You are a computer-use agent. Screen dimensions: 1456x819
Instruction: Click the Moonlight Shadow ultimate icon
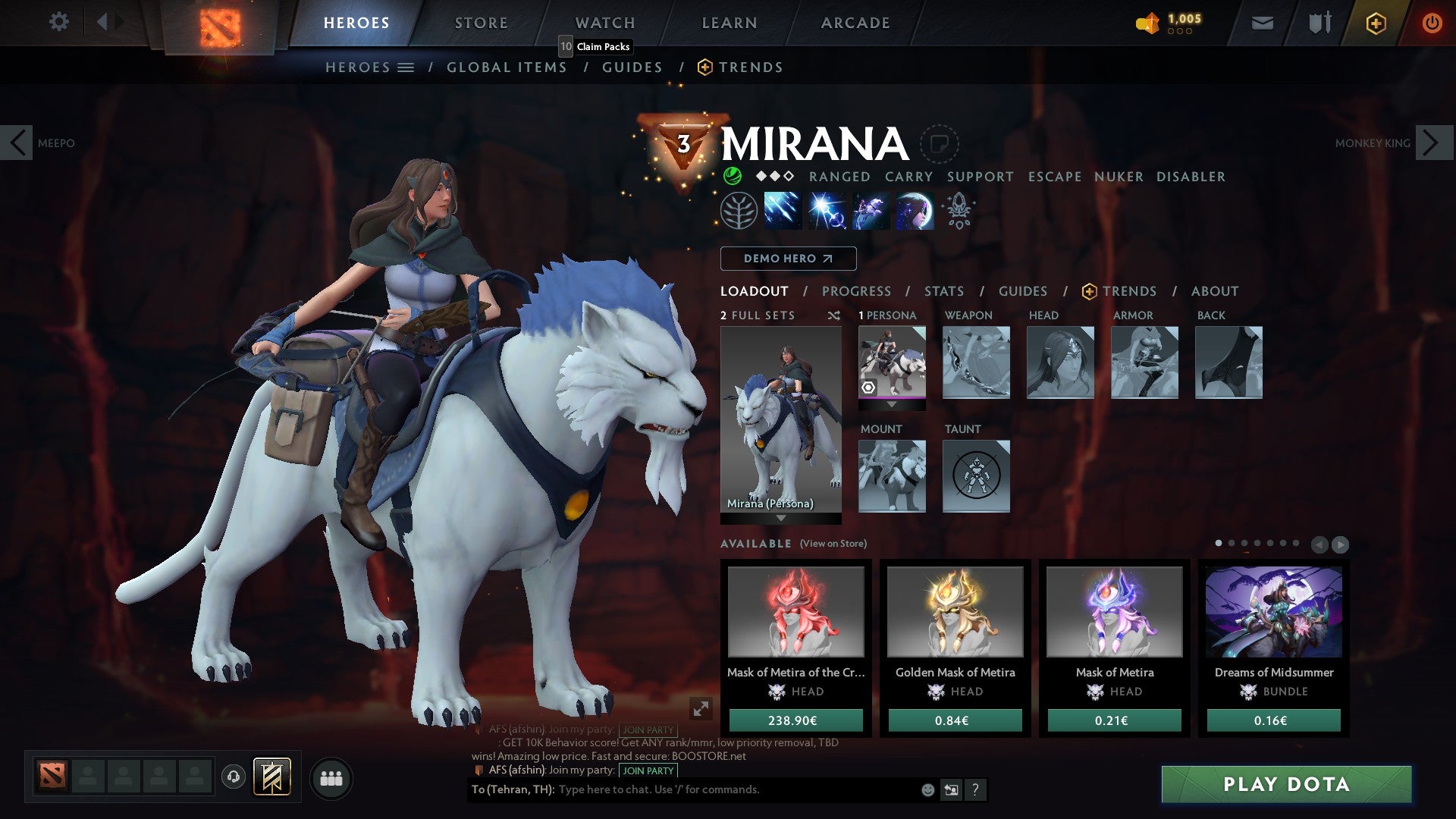(913, 212)
